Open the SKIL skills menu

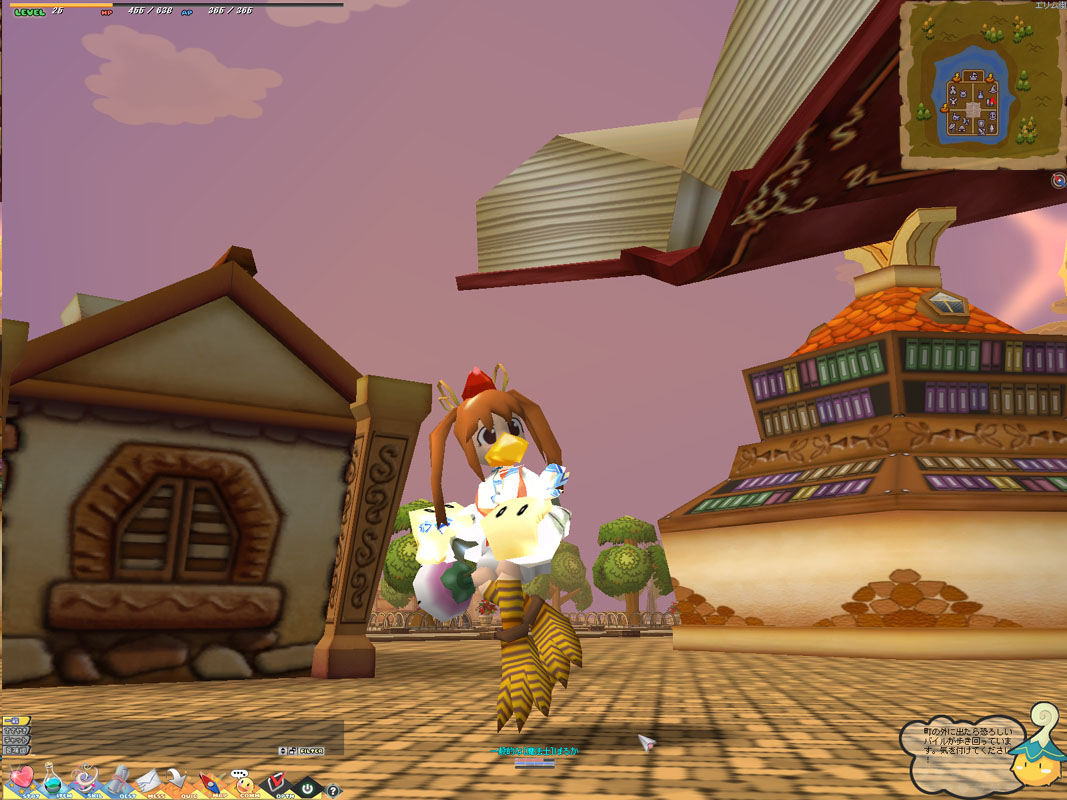point(84,778)
